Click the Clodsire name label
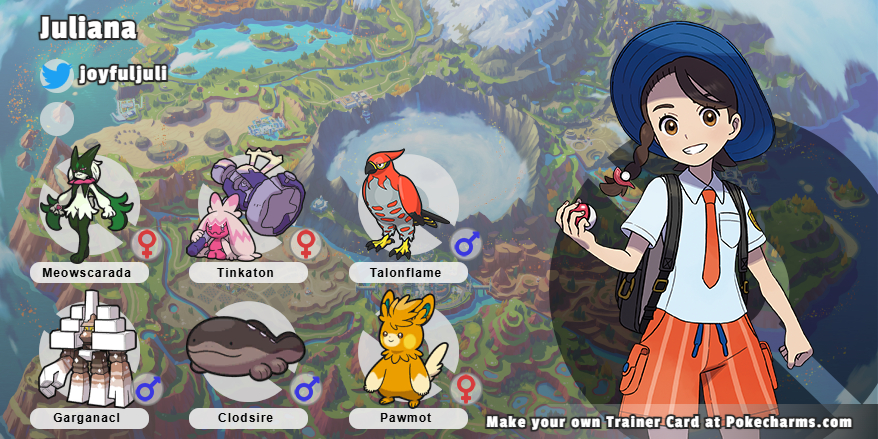Screen dimensions: 878x439 [247, 418]
